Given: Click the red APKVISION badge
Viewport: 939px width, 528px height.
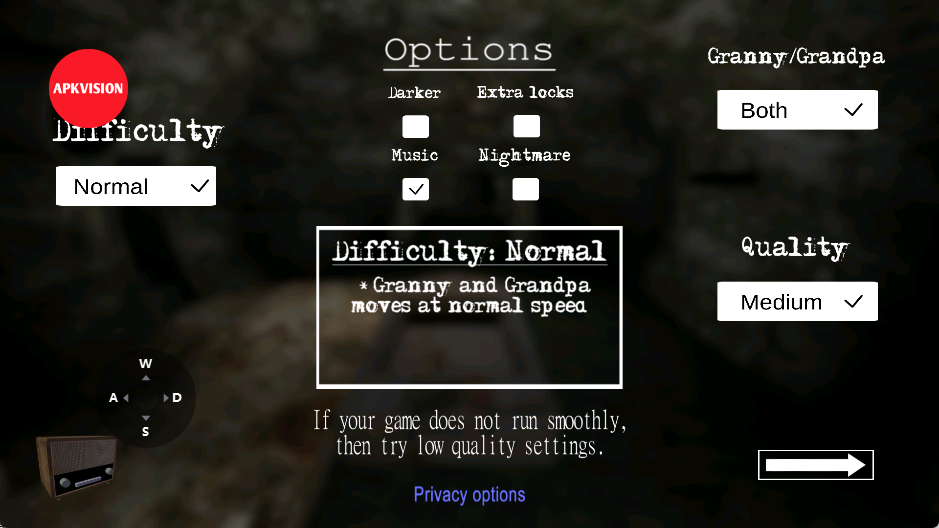Looking at the screenshot, I should [88, 88].
